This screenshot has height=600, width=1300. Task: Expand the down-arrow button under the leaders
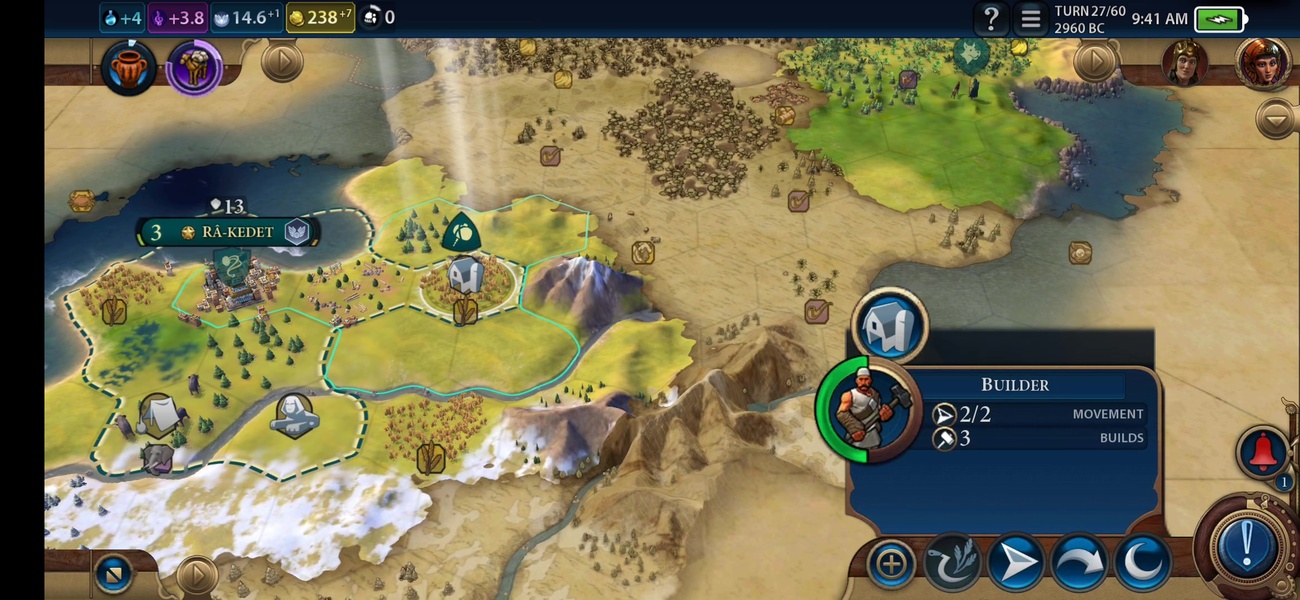1276,119
